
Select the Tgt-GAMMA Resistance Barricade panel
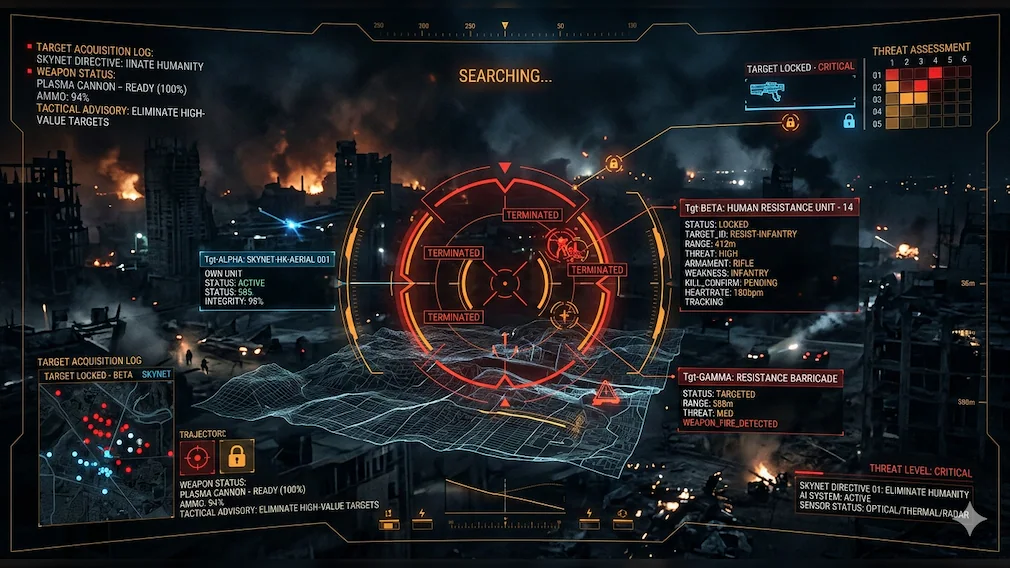pyautogui.click(x=760, y=378)
